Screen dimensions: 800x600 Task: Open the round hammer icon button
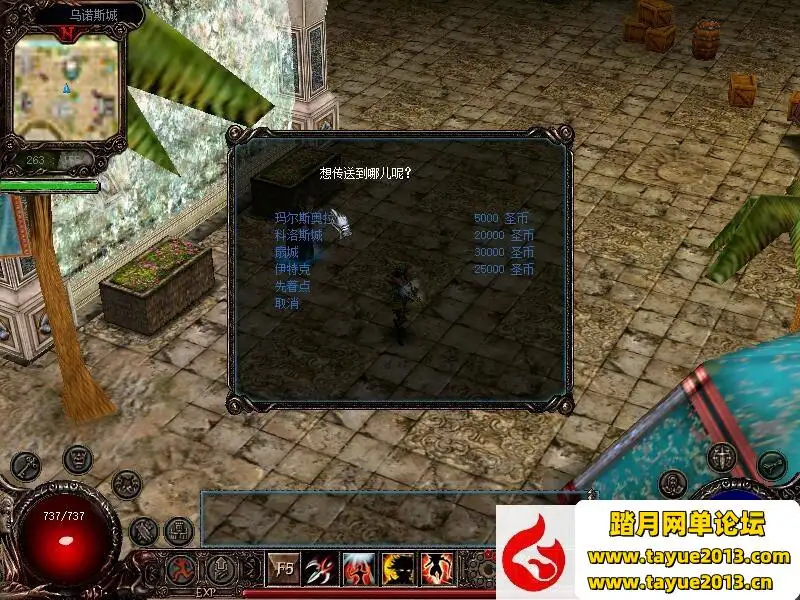[145, 529]
